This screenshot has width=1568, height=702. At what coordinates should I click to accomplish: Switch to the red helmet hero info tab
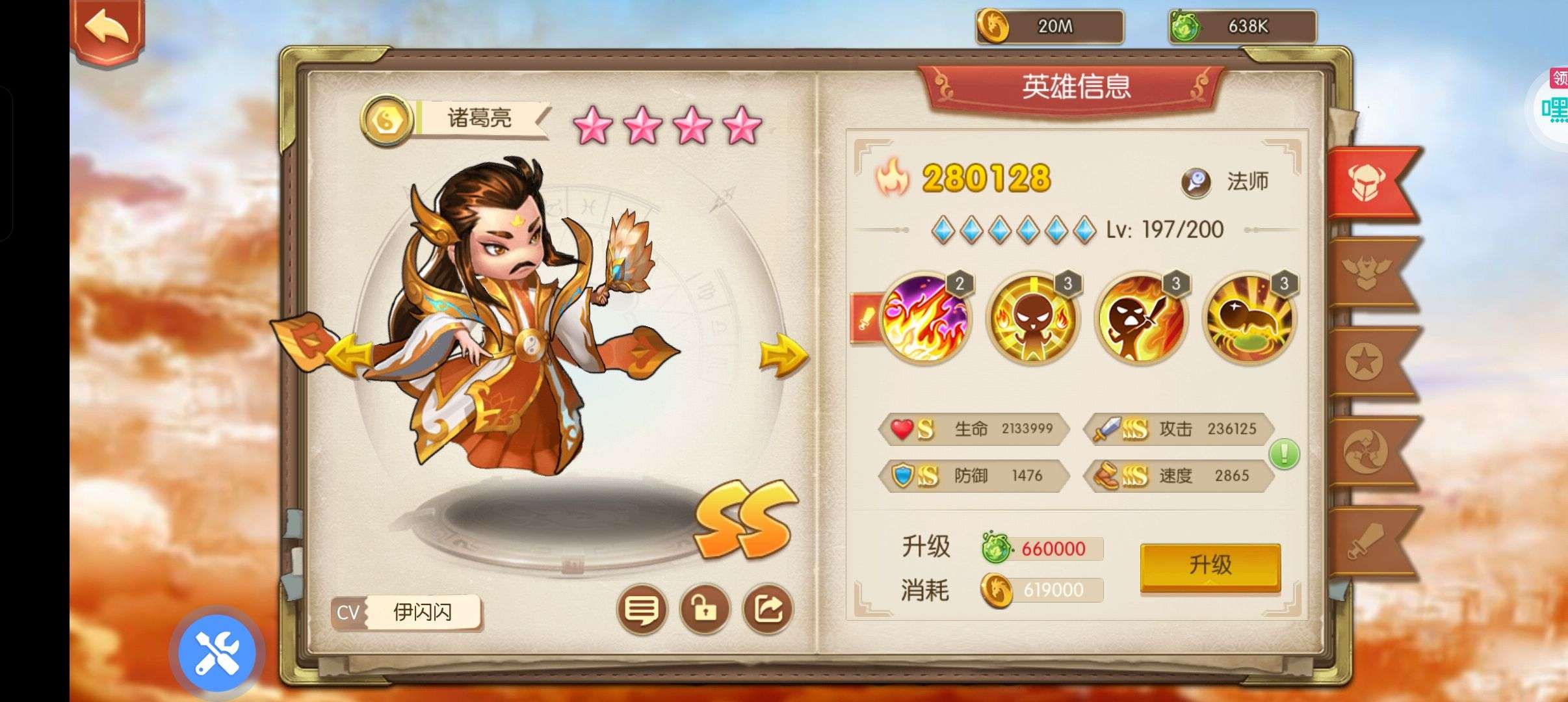point(1367,183)
